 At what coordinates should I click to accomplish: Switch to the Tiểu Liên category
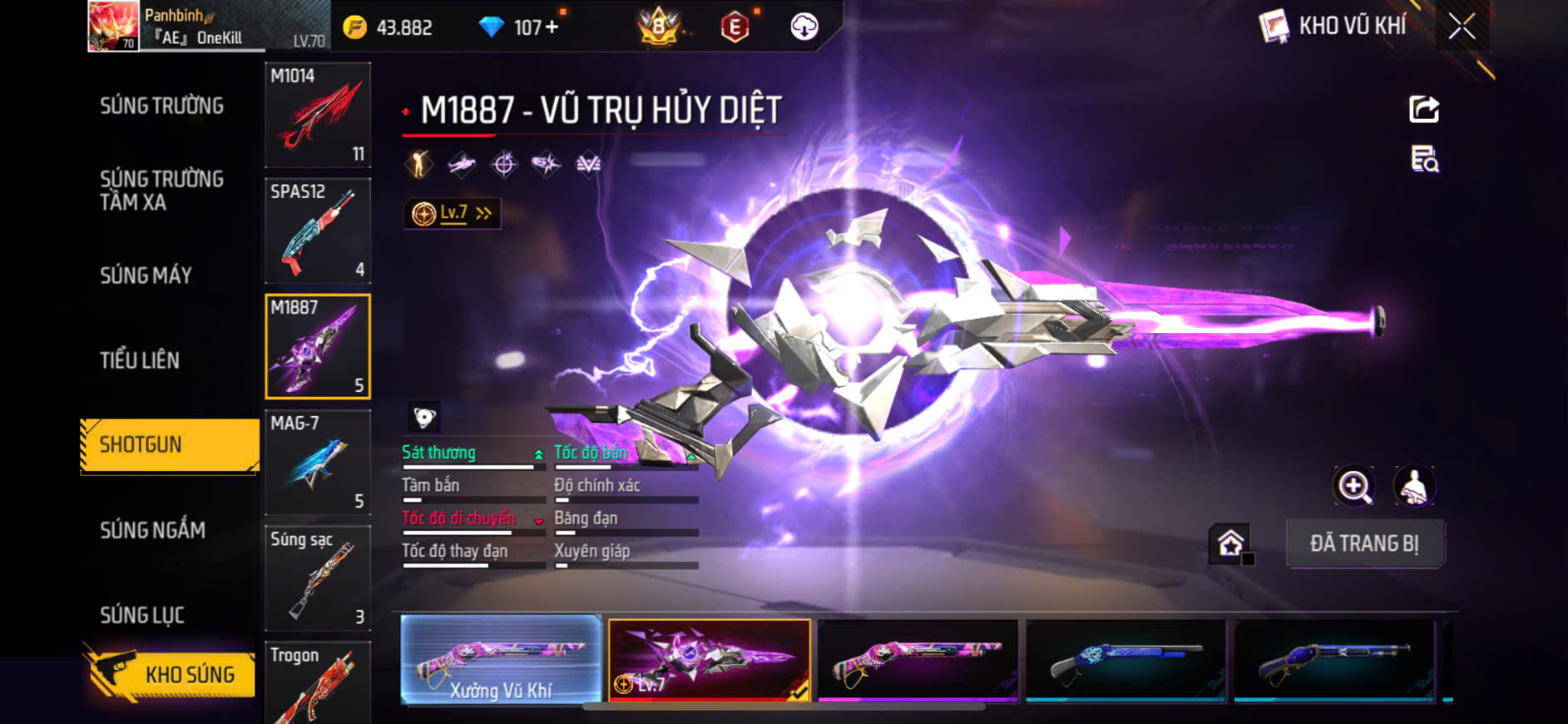click(140, 360)
